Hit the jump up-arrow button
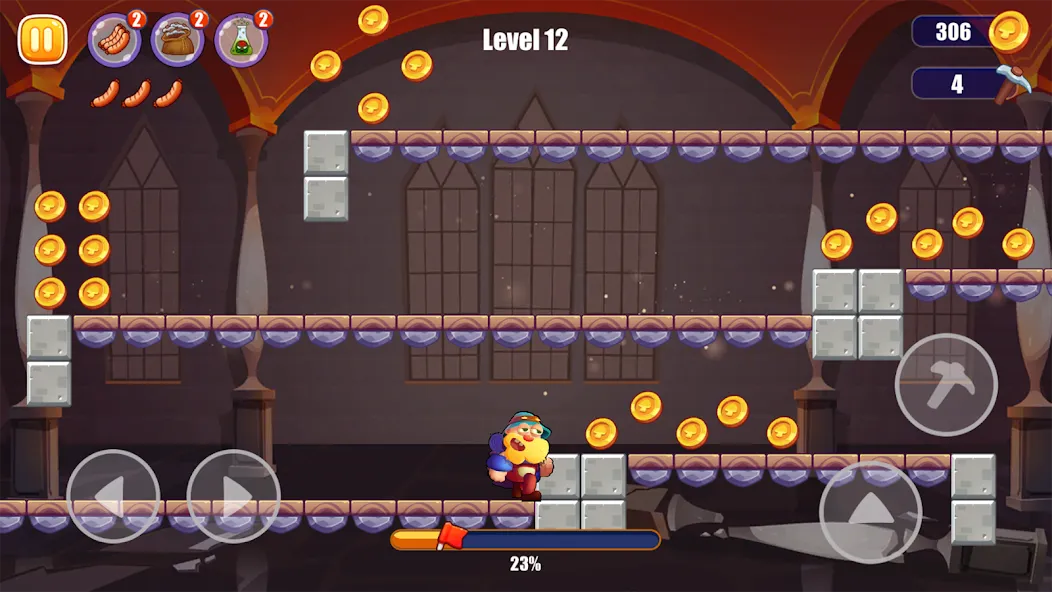The width and height of the screenshot is (1052, 592). click(x=870, y=511)
